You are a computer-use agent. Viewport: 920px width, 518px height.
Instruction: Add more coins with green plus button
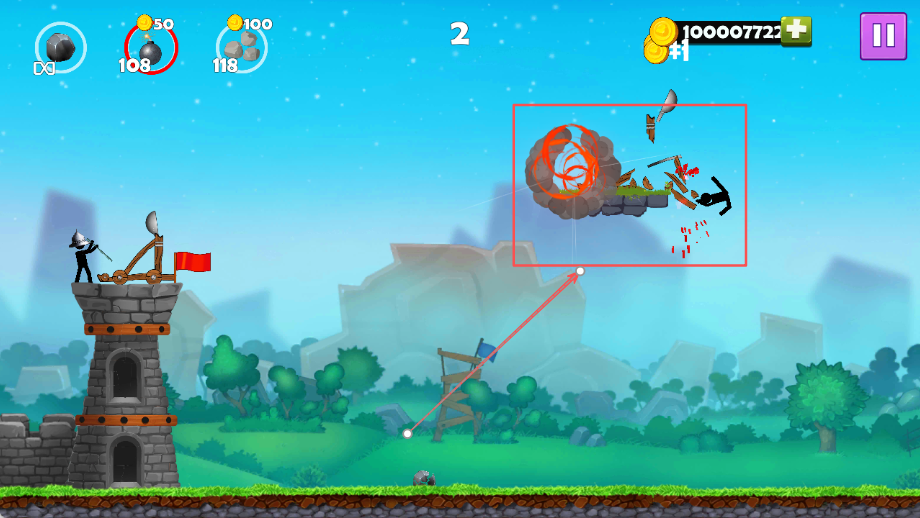(796, 31)
